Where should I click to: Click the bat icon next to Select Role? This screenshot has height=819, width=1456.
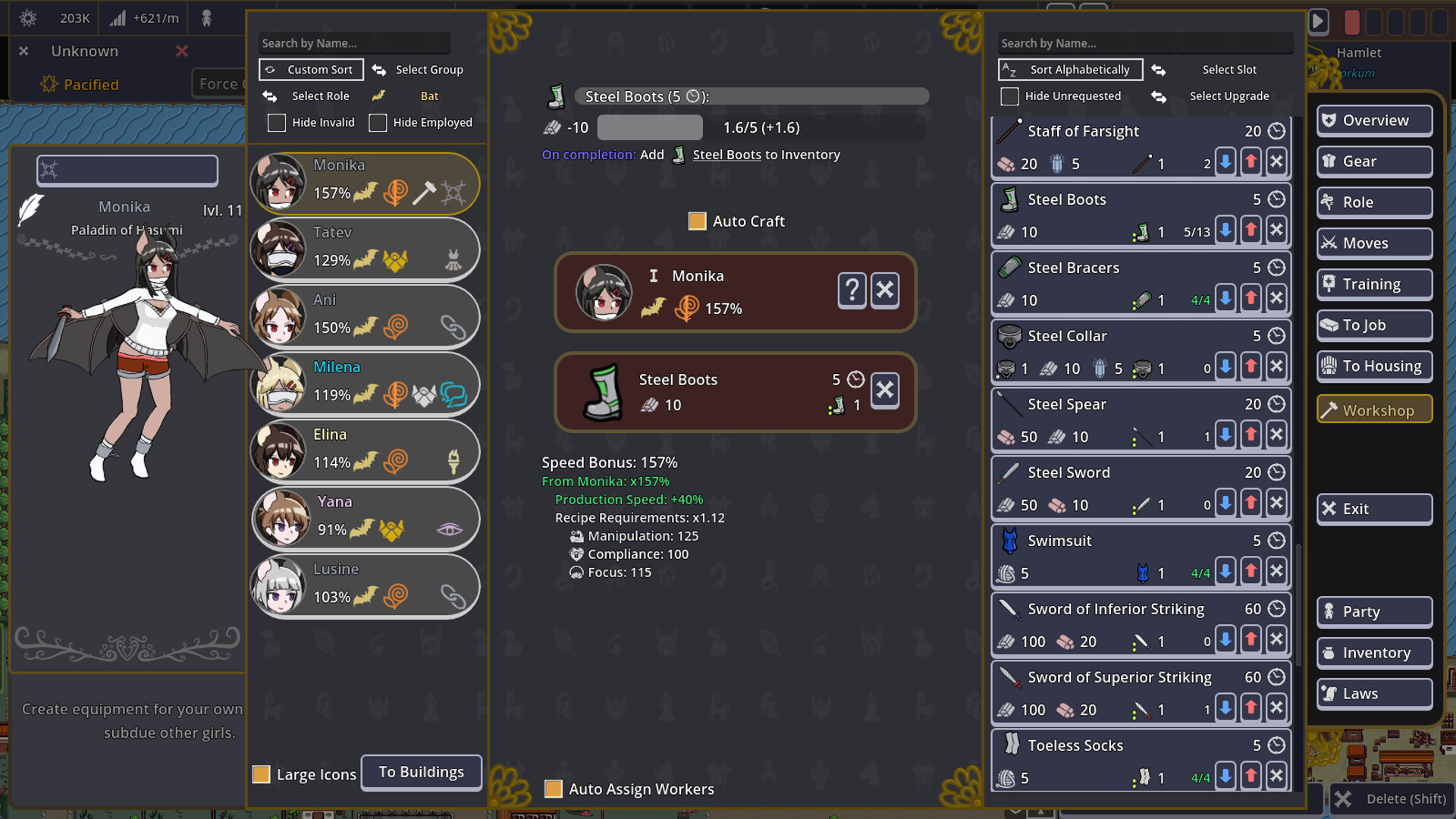pos(380,96)
